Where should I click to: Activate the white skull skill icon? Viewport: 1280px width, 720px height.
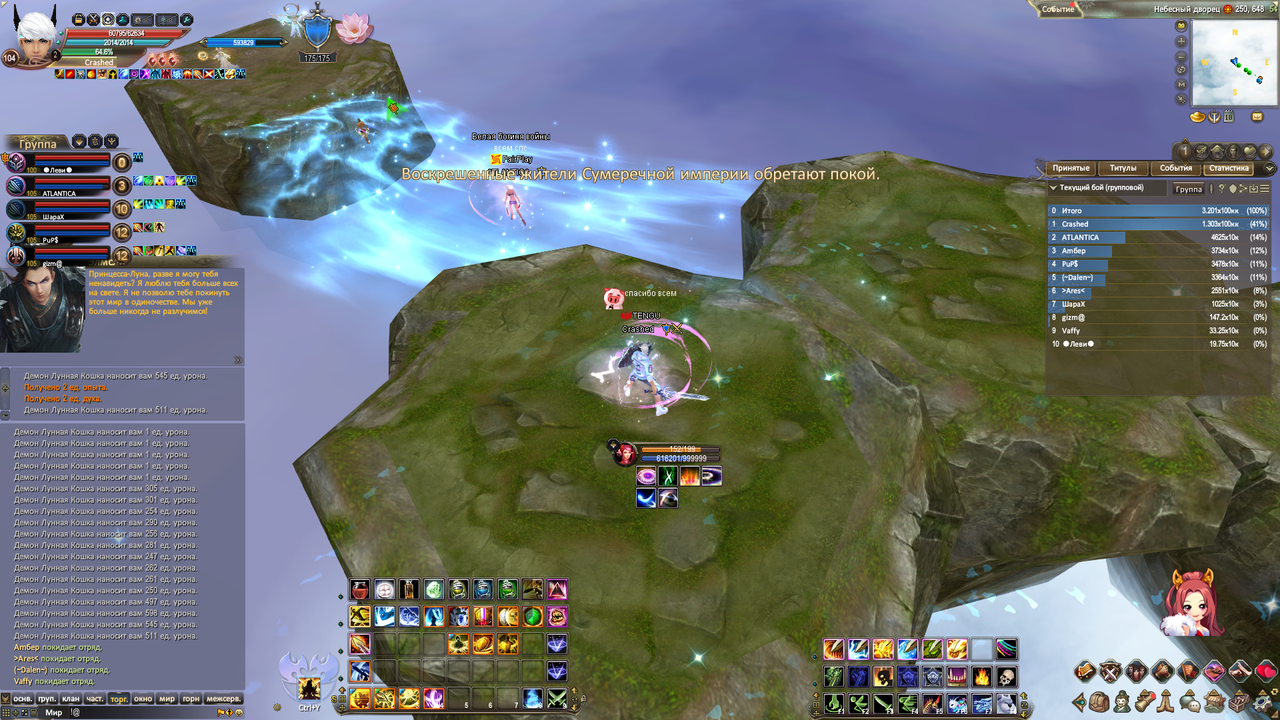1006,677
